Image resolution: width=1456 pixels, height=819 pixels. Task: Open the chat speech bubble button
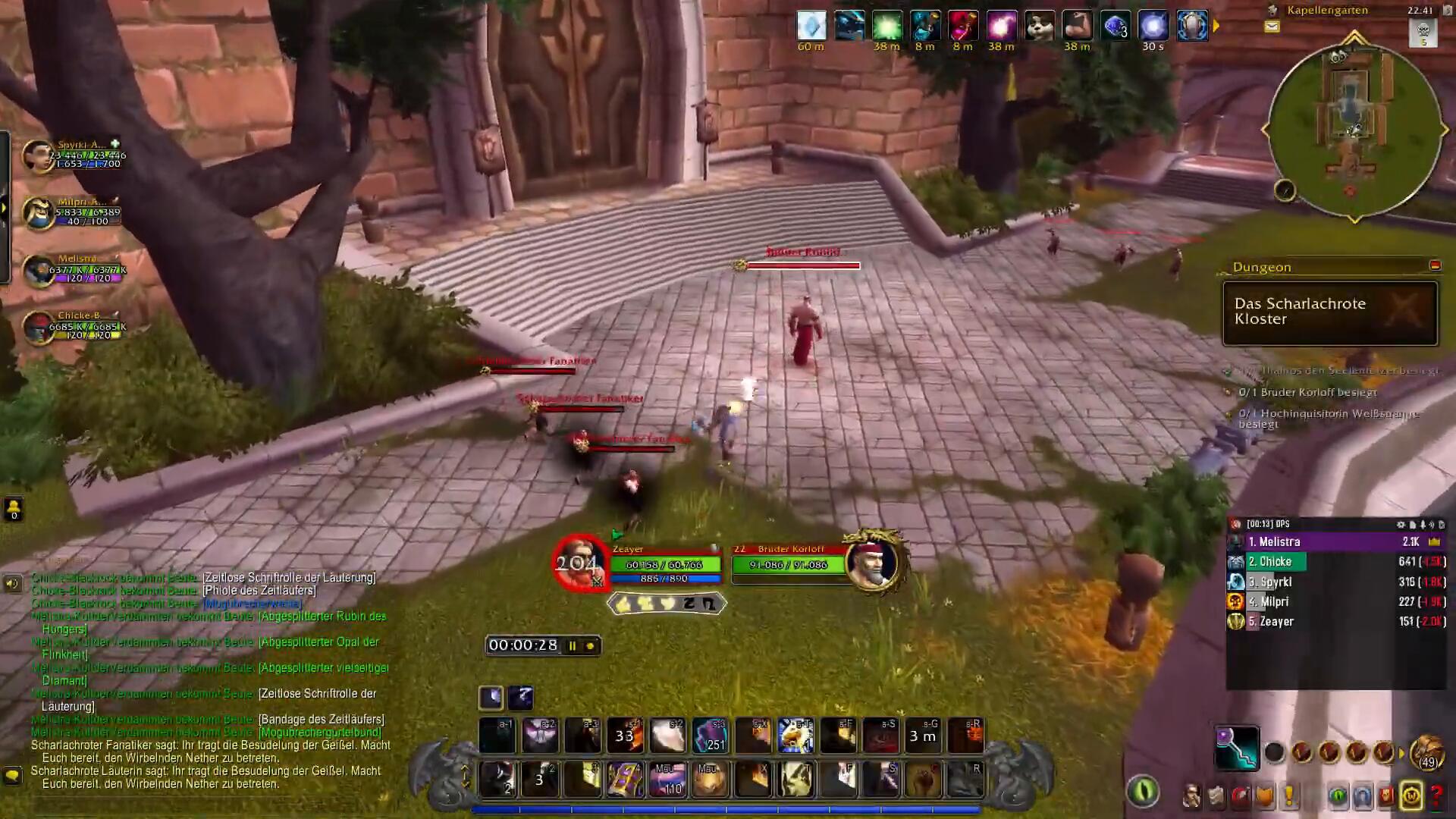coord(12,775)
